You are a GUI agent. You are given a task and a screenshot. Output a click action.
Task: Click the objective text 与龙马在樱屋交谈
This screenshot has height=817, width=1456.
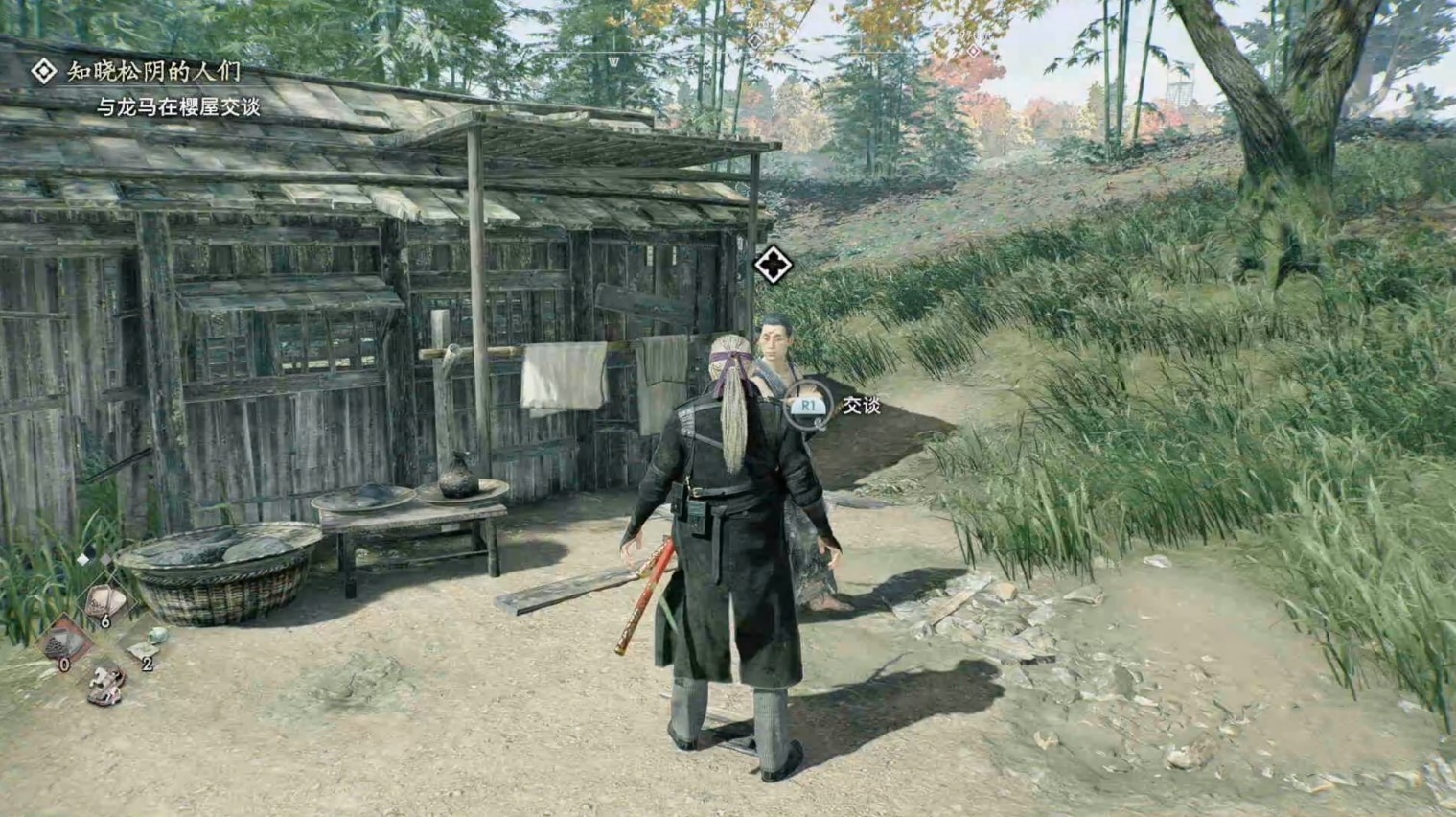coord(178,107)
